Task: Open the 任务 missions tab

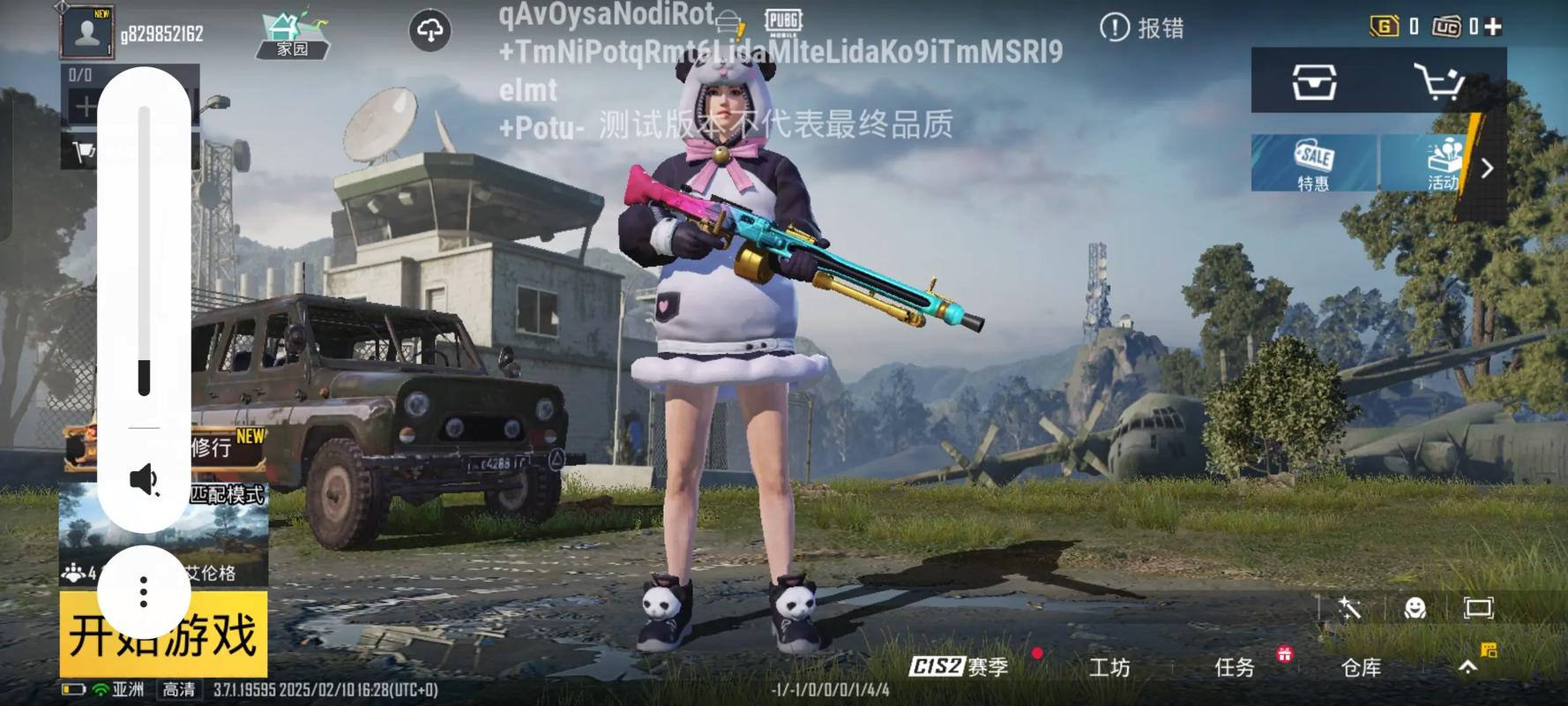Action: coord(1236,668)
